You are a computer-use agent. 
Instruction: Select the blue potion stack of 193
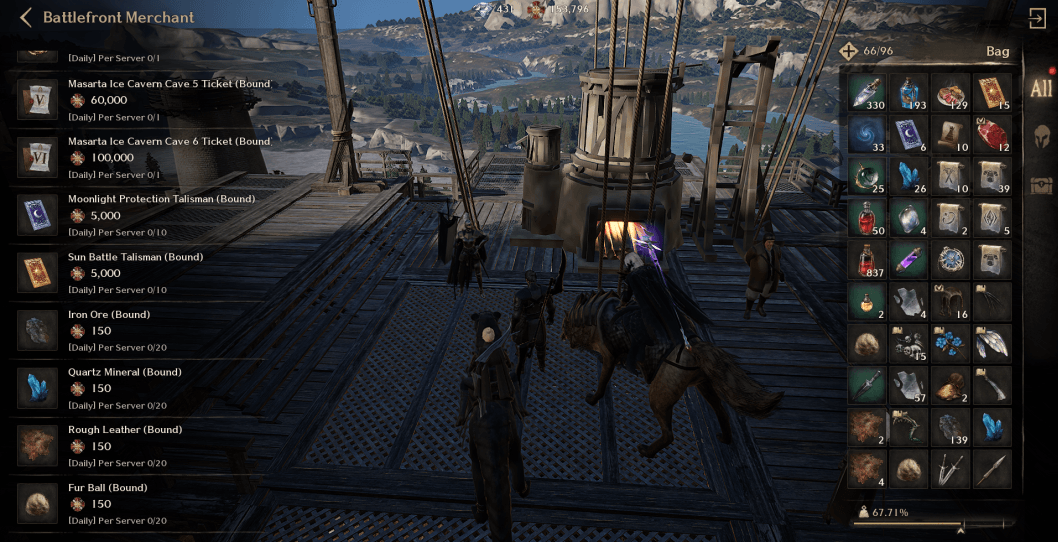(909, 91)
